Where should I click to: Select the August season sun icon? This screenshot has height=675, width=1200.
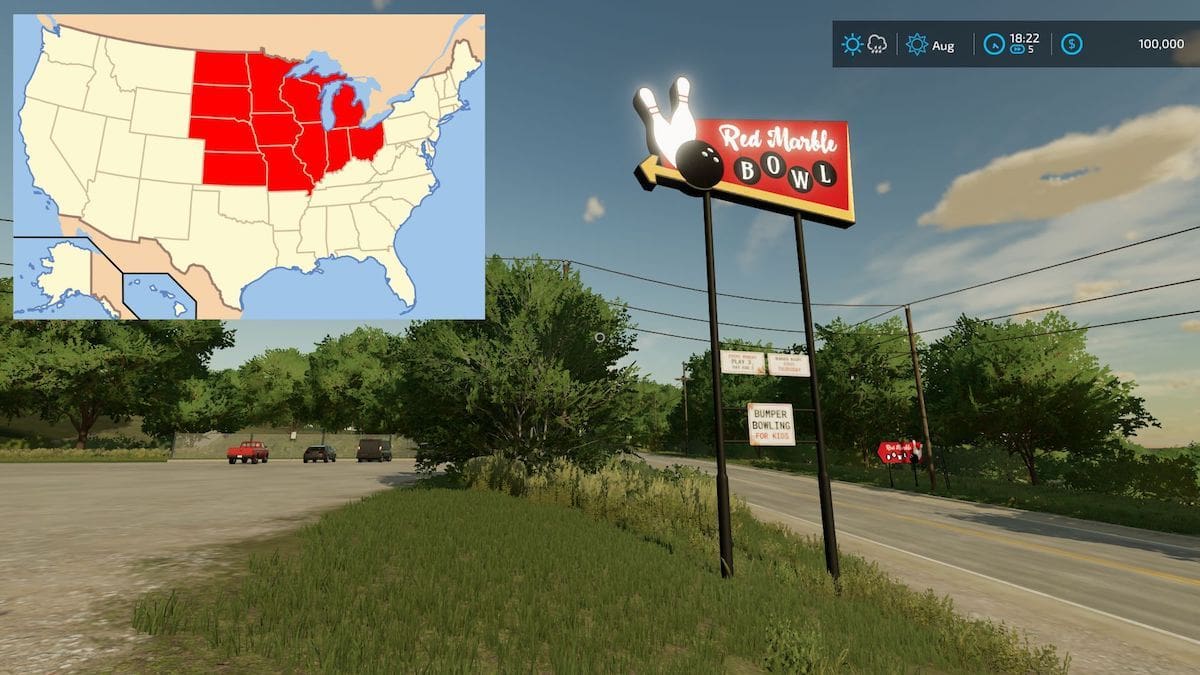917,44
